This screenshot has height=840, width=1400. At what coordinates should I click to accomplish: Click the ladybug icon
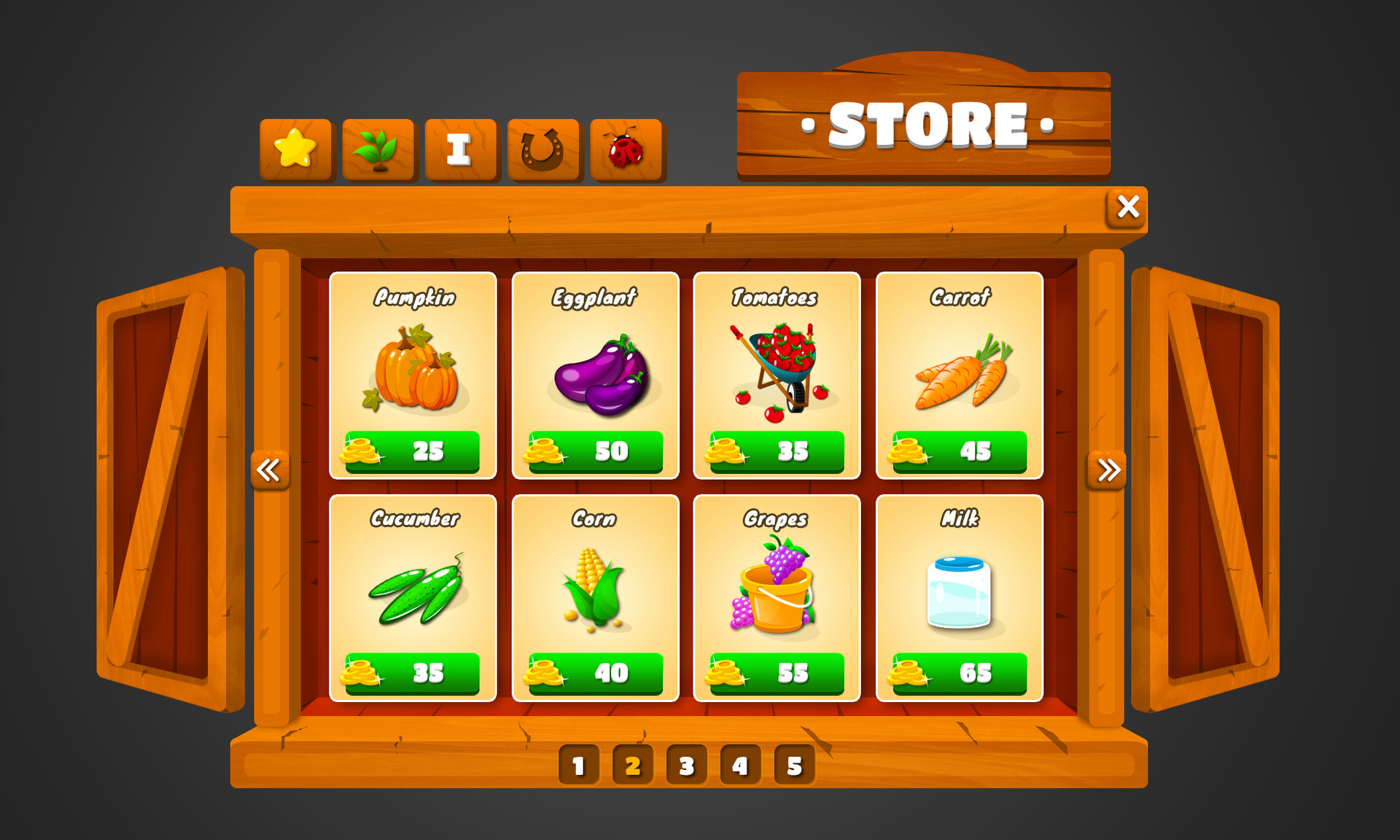tap(626, 149)
